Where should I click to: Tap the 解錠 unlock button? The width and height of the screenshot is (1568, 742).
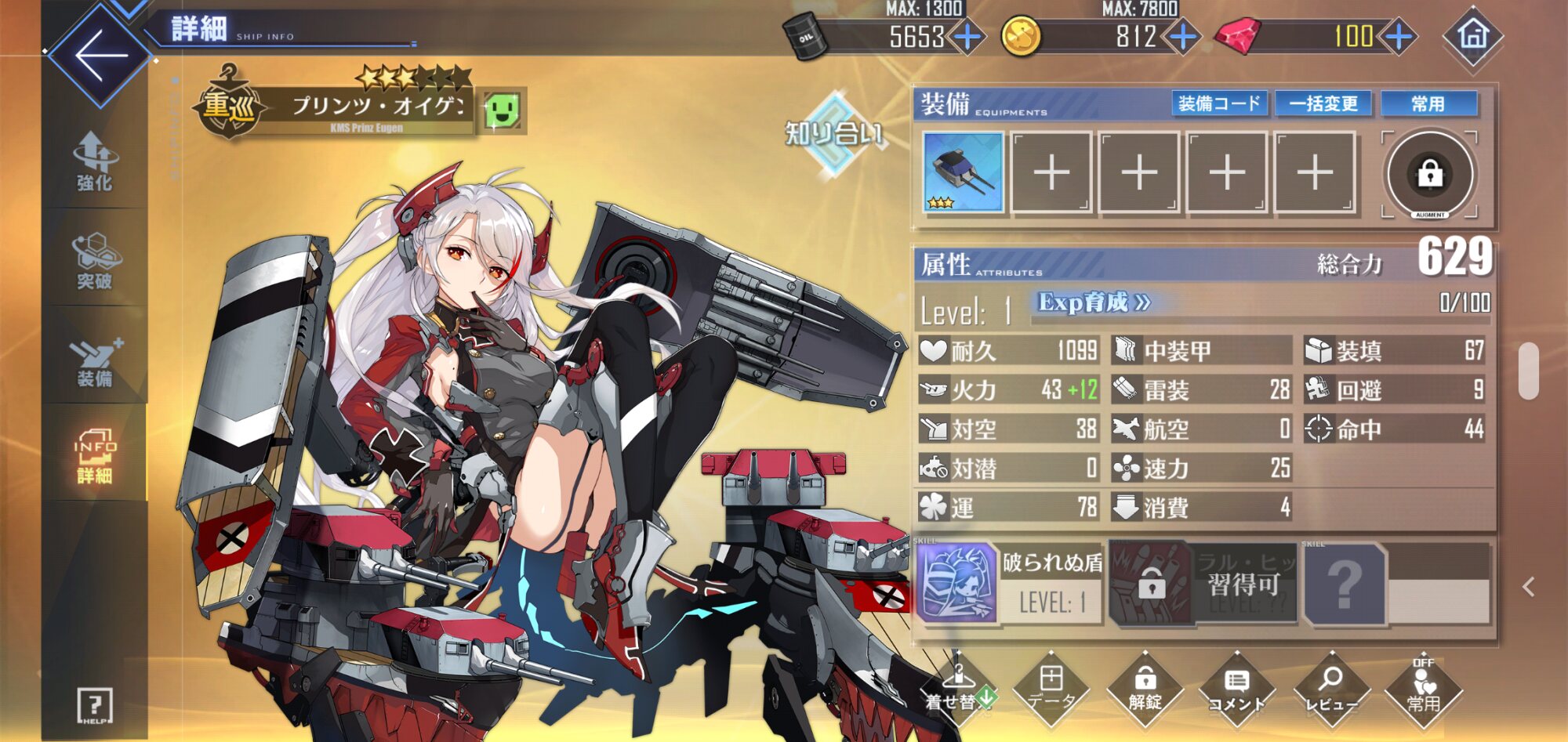coord(1145,691)
